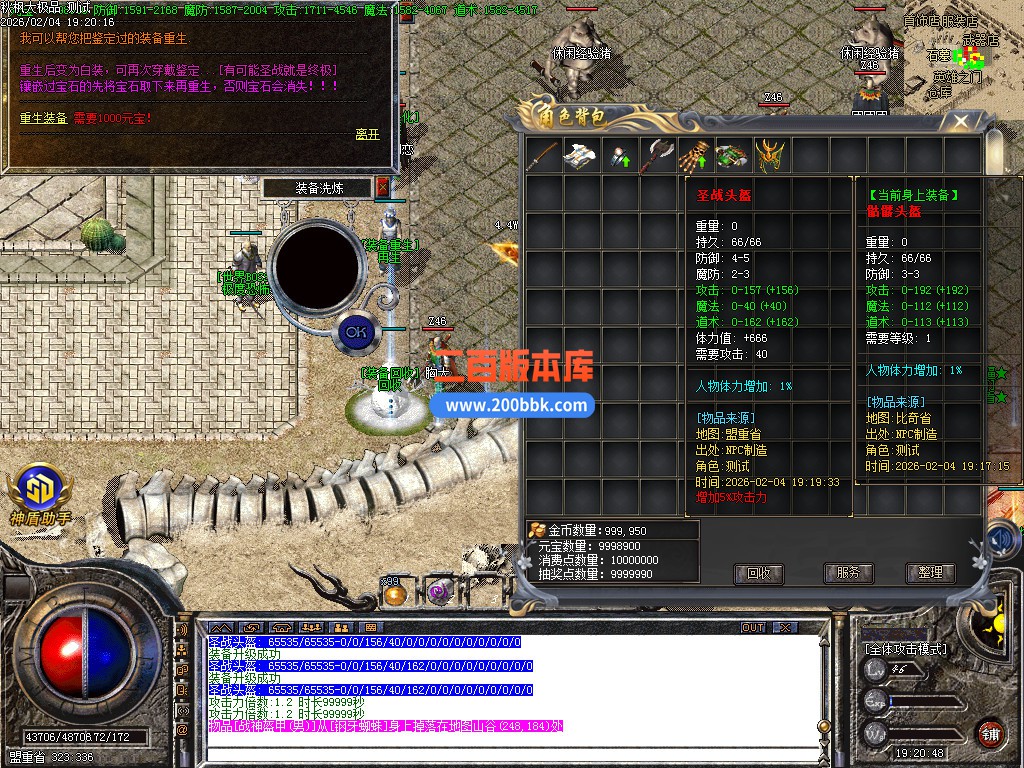The height and width of the screenshot is (768, 1024).
Task: Choose the 重生装备 dialogue option
Action: click(x=44, y=118)
